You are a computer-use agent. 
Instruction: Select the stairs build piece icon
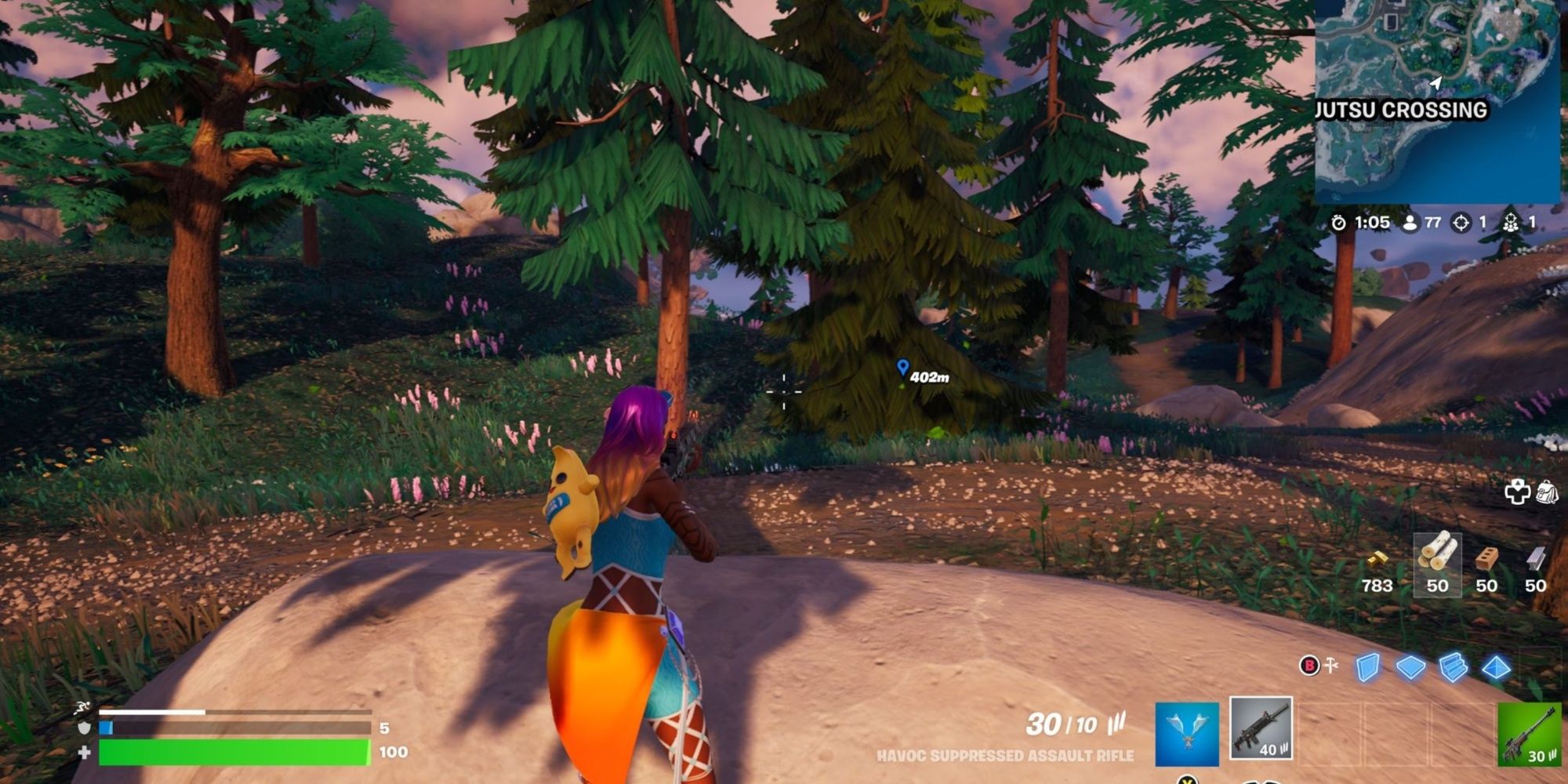1453,668
